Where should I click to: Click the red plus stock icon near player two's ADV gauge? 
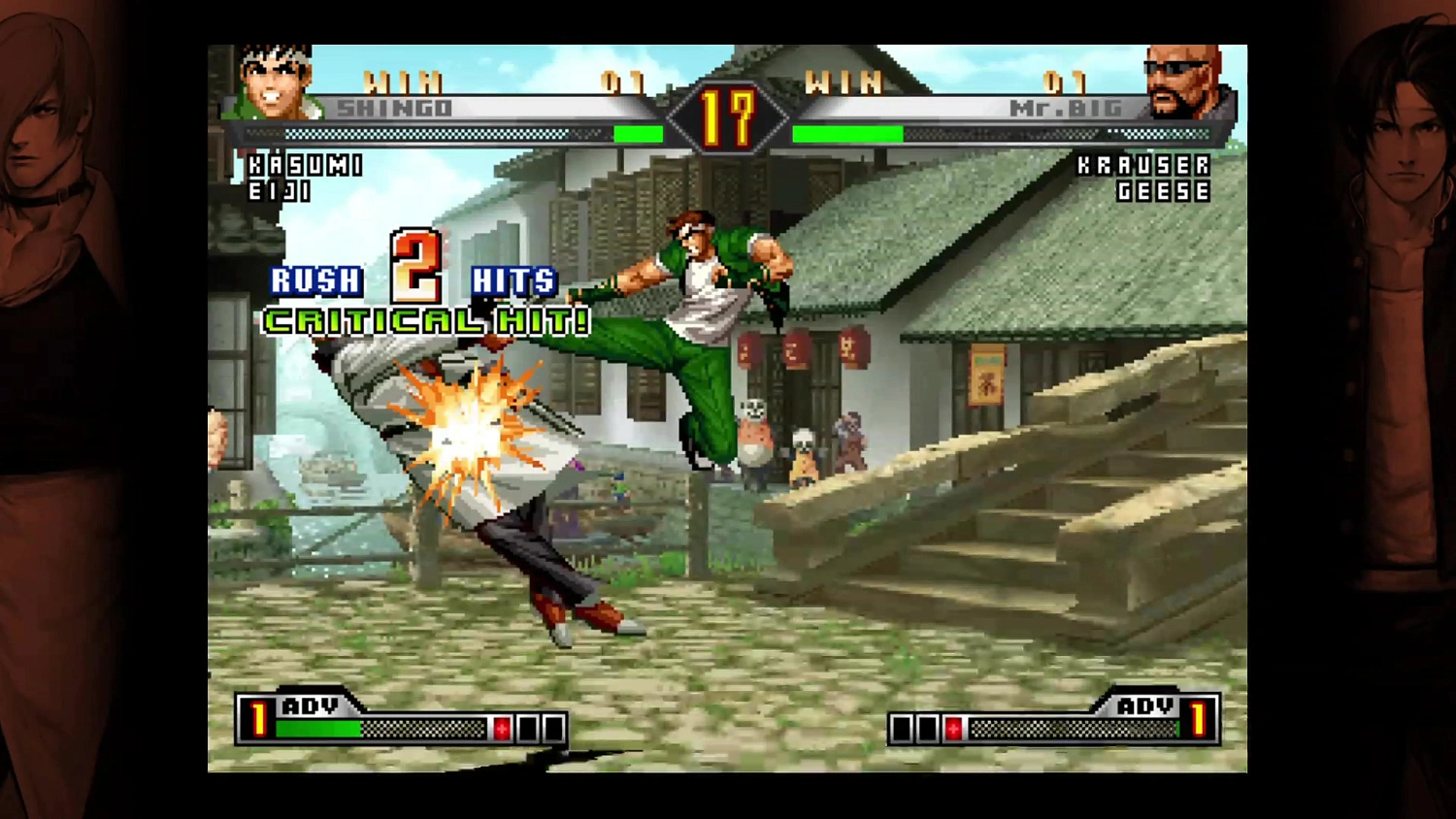tap(955, 728)
